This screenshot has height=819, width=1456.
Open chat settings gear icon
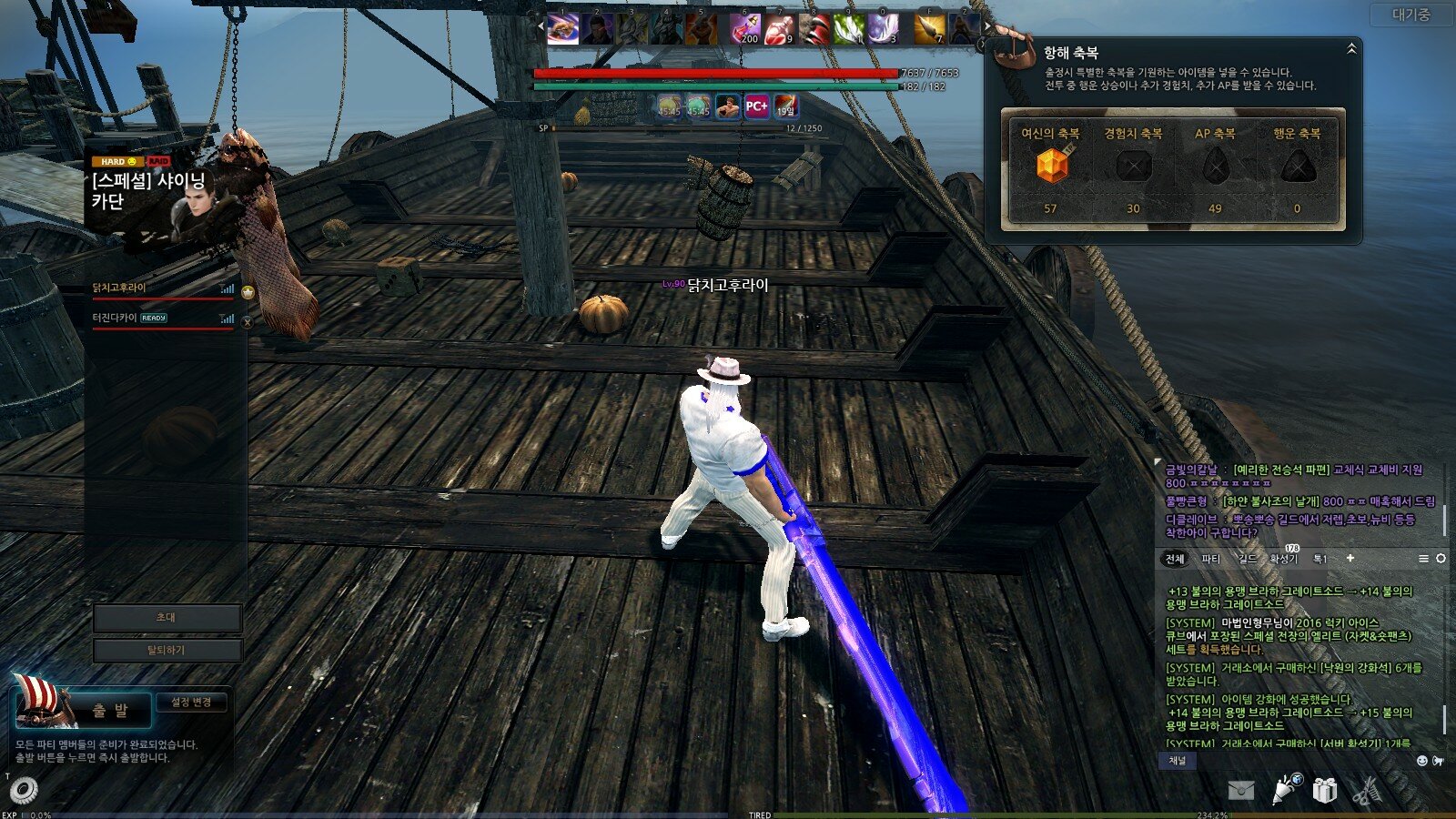[1441, 558]
